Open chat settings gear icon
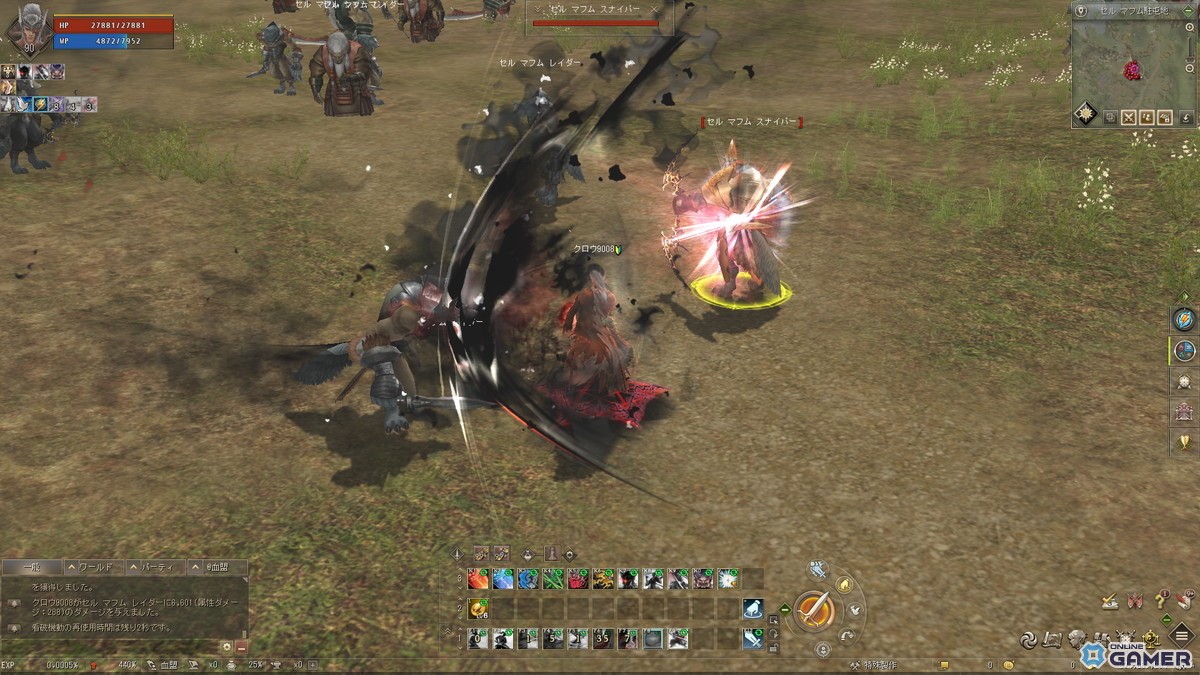Viewport: 1200px width, 675px height. coord(227,647)
